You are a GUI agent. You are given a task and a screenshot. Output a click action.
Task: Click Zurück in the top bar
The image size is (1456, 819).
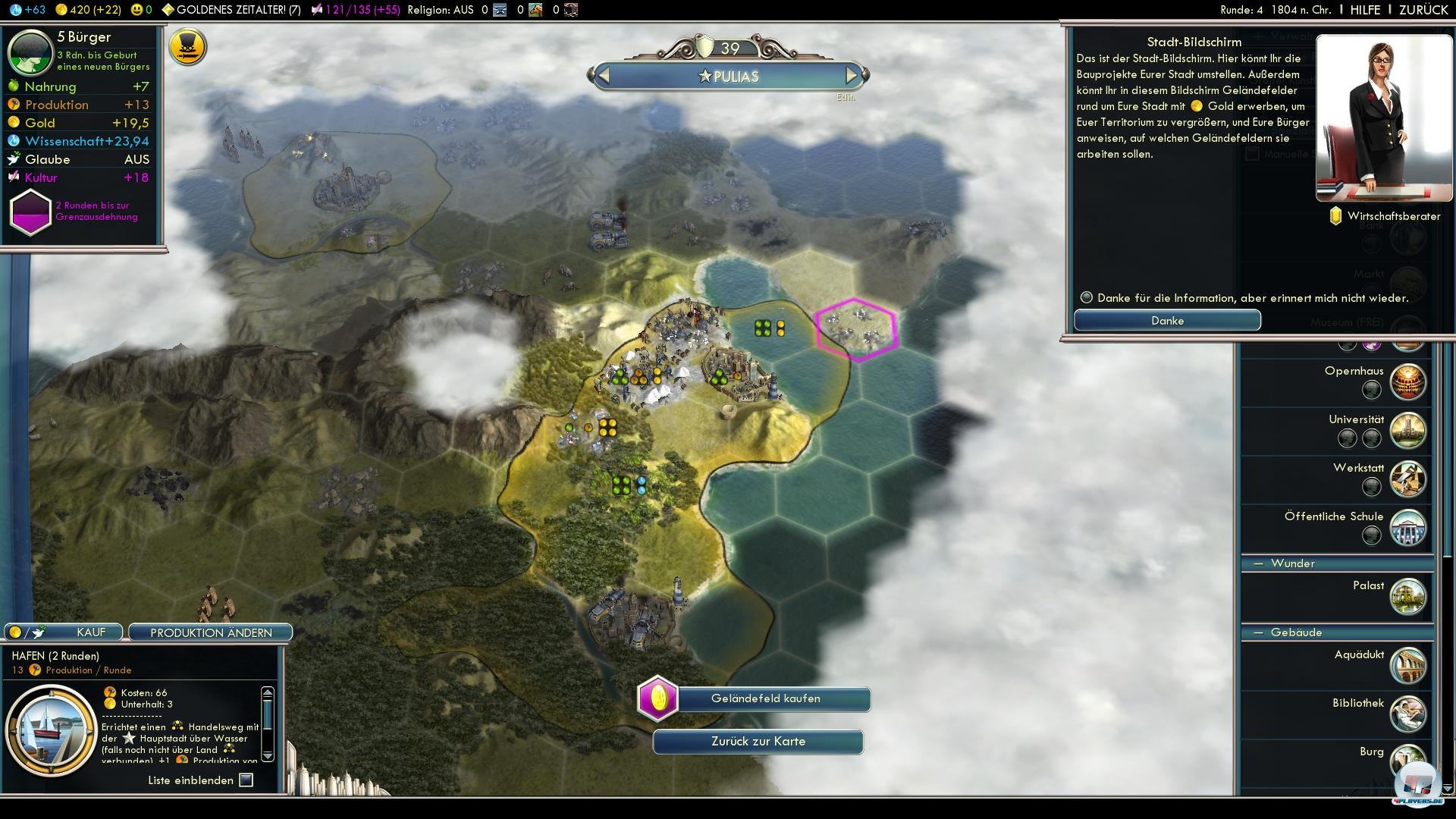coord(1423,10)
